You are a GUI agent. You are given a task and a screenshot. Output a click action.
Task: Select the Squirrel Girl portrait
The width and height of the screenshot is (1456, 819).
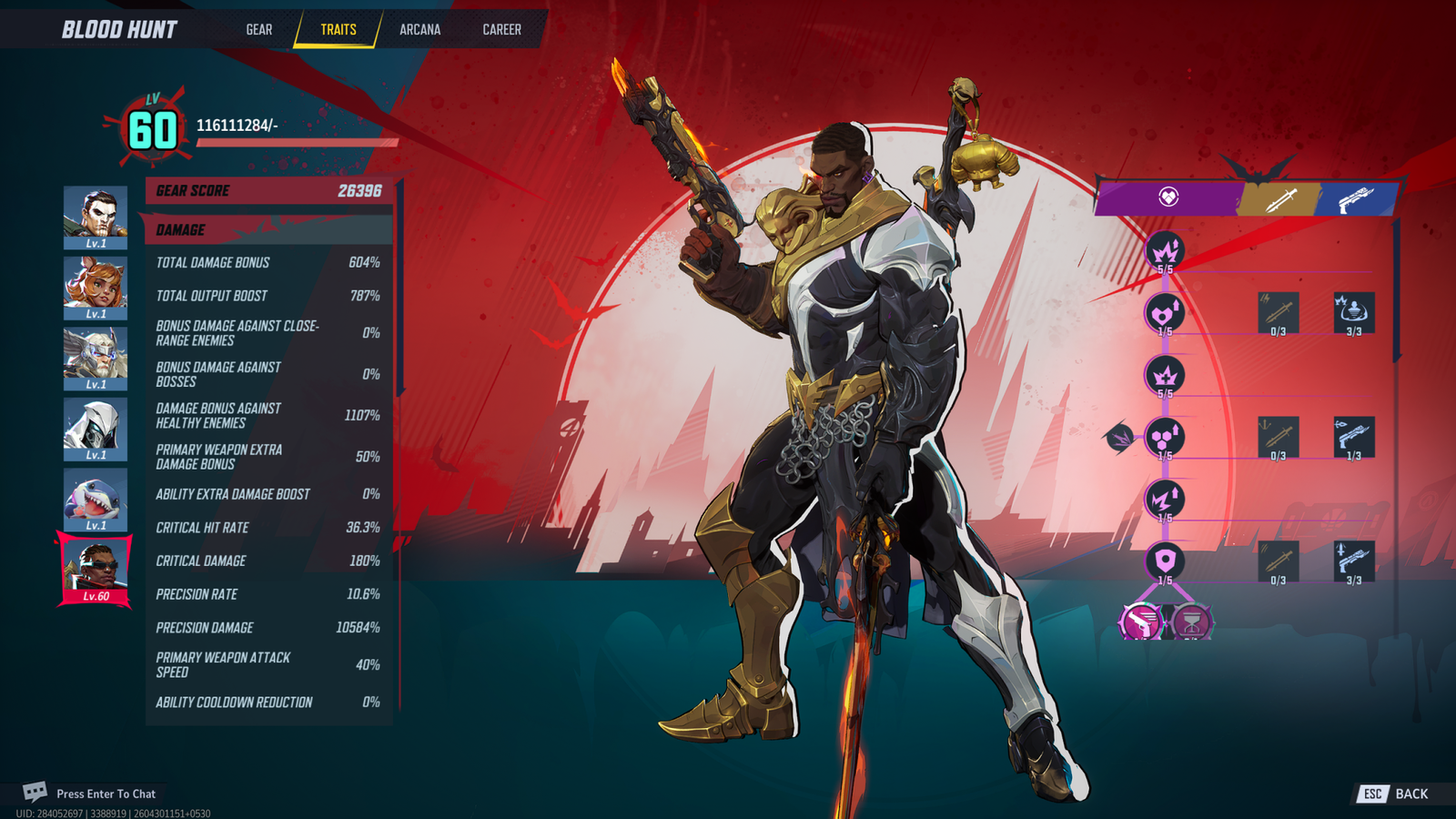(x=96, y=287)
